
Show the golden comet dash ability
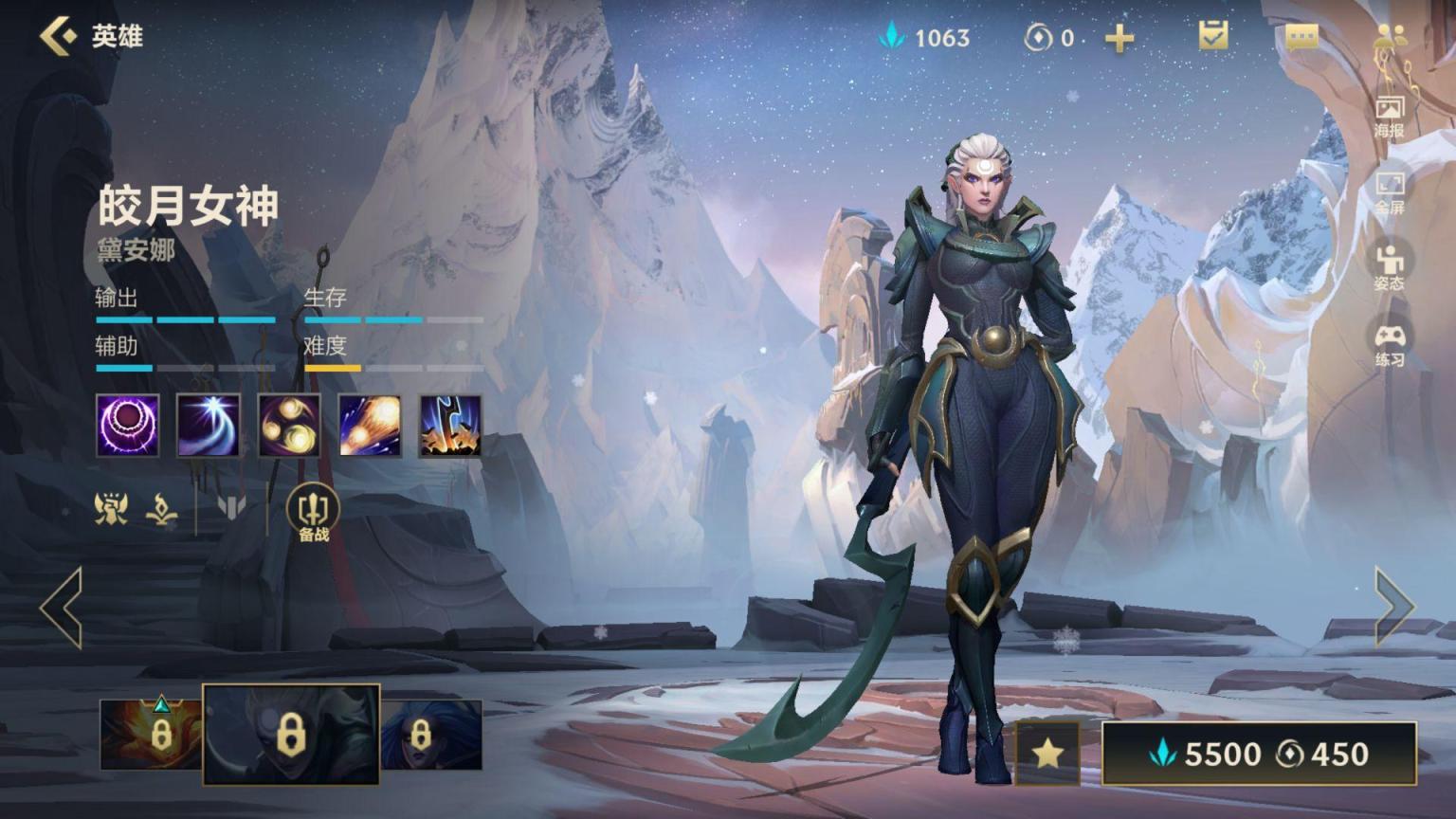click(x=370, y=426)
